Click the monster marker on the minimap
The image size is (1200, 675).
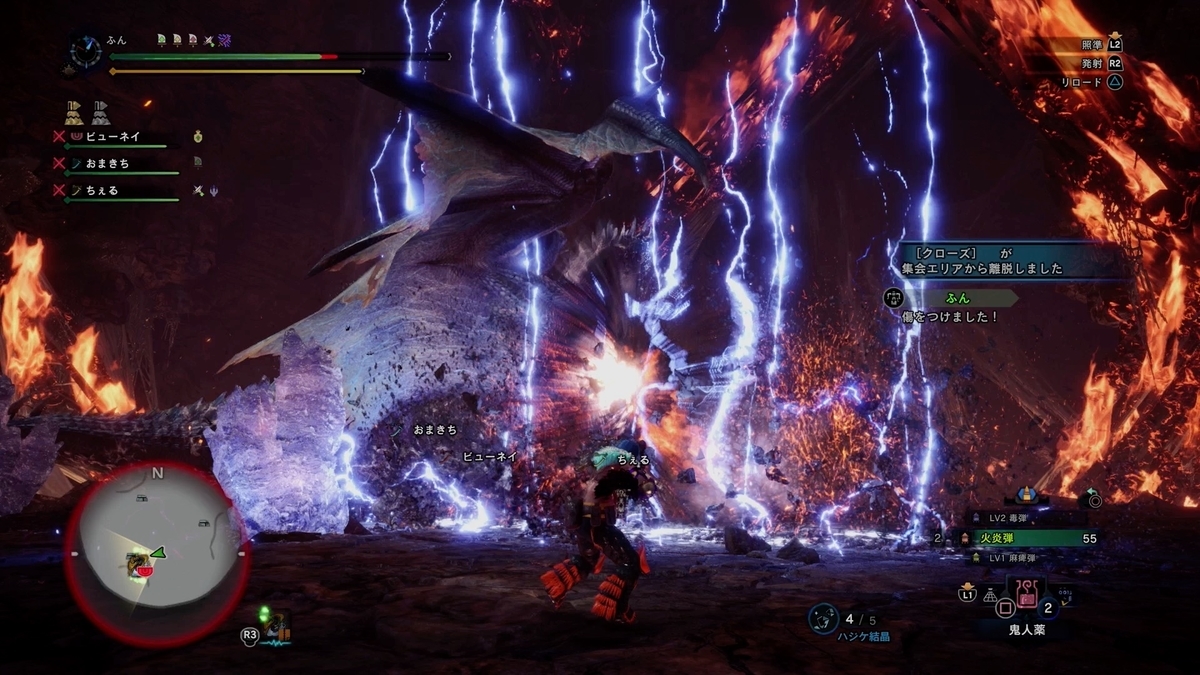[x=139, y=564]
